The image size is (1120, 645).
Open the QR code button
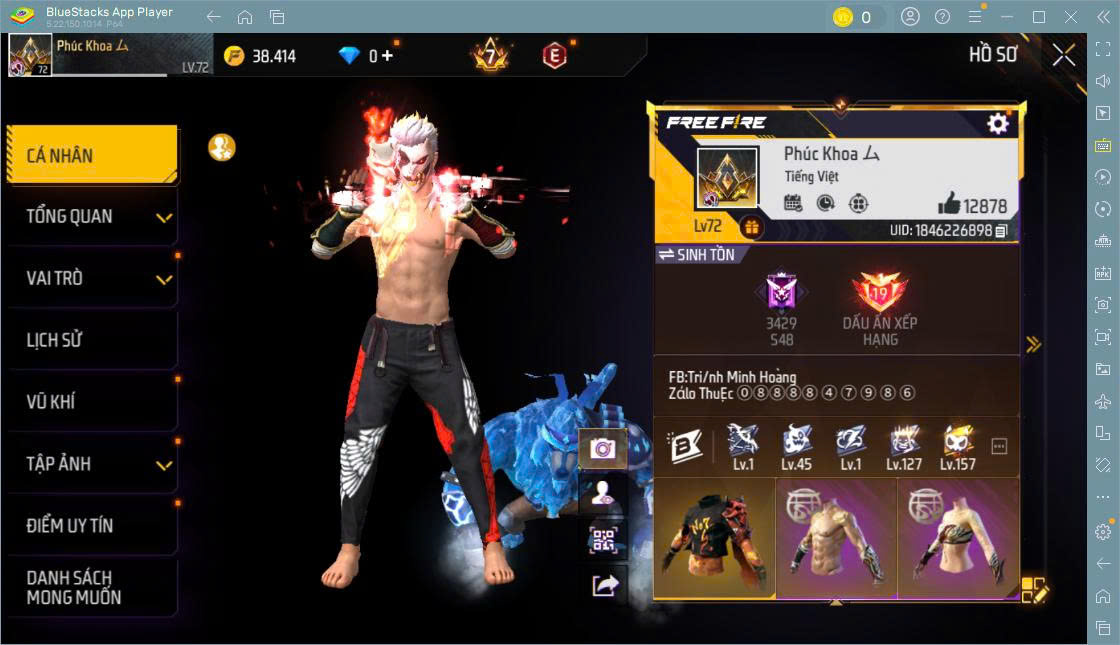click(x=603, y=541)
